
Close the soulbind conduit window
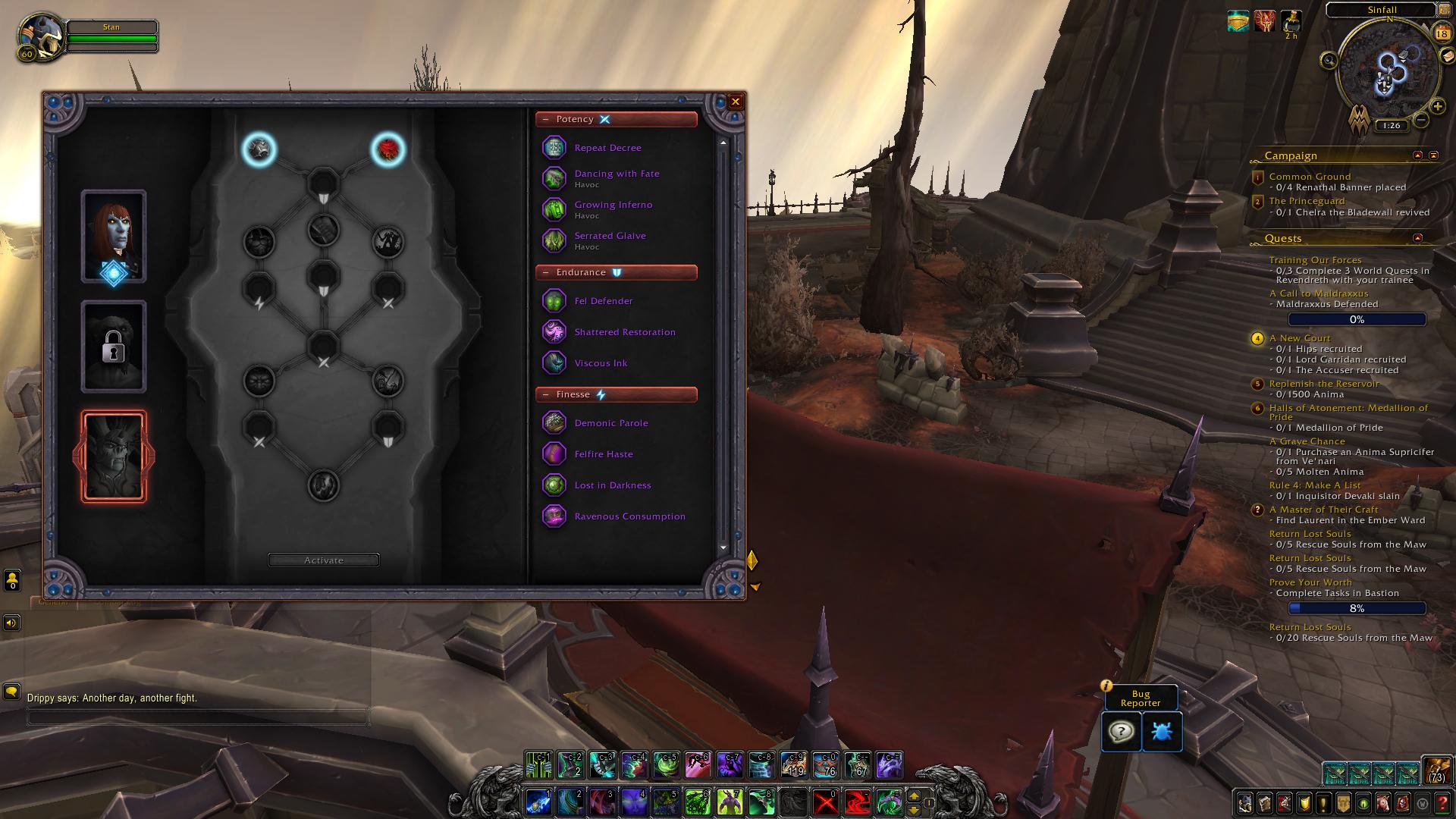[735, 102]
